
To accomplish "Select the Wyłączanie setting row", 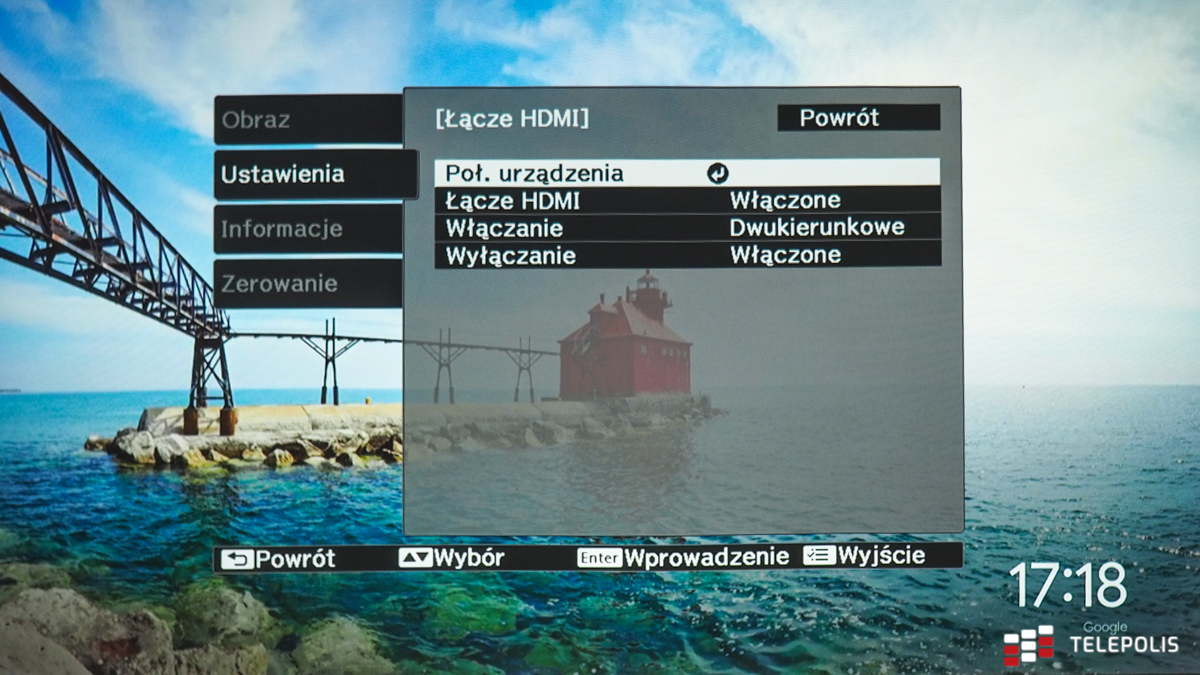I will point(687,255).
